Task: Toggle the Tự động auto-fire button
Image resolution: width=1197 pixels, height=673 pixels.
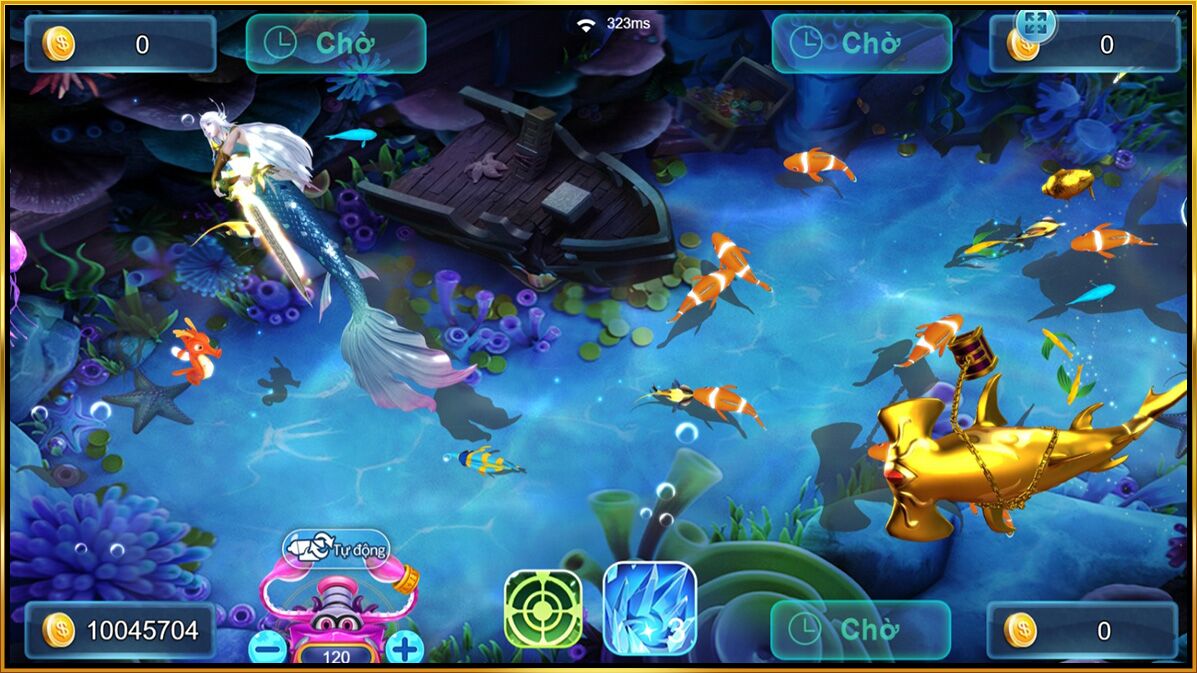Action: point(336,548)
